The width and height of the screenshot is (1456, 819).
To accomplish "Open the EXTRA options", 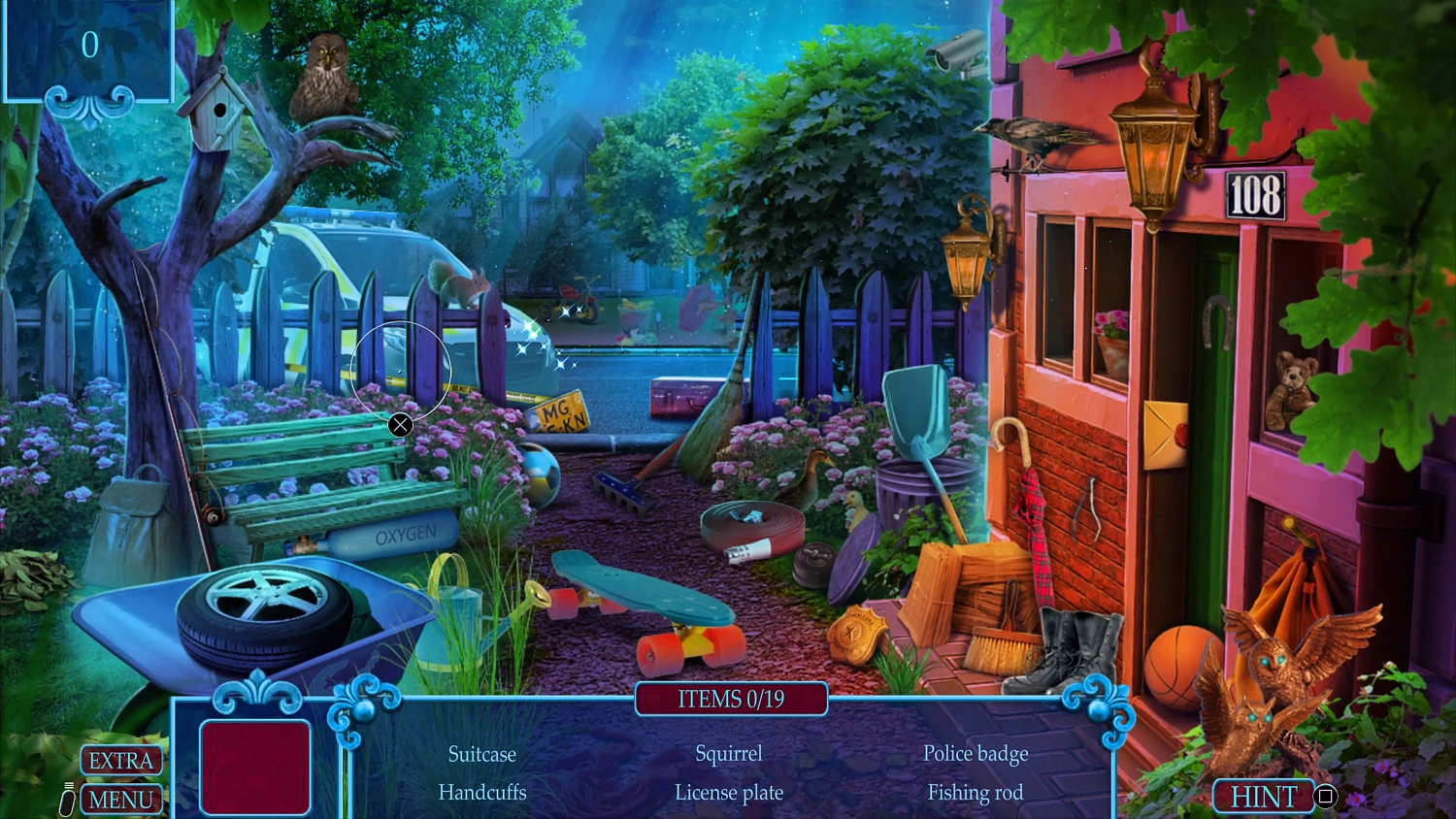I will [x=120, y=760].
